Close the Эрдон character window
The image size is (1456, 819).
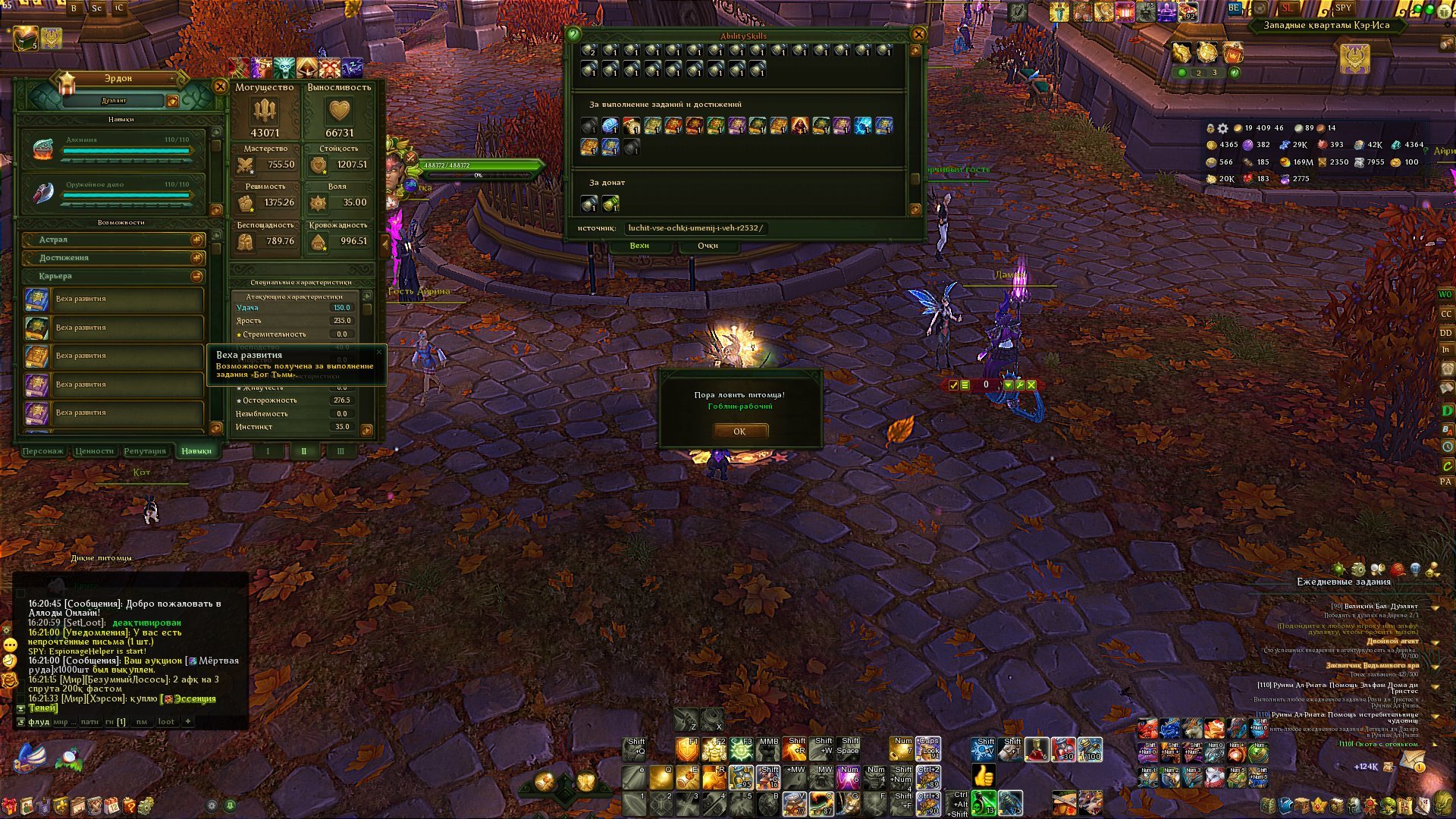pos(220,86)
